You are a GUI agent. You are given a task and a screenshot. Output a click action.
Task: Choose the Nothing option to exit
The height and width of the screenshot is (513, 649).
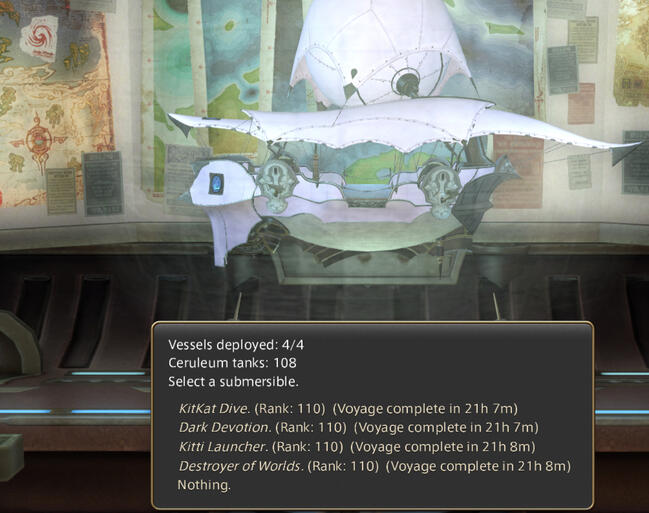(x=204, y=485)
